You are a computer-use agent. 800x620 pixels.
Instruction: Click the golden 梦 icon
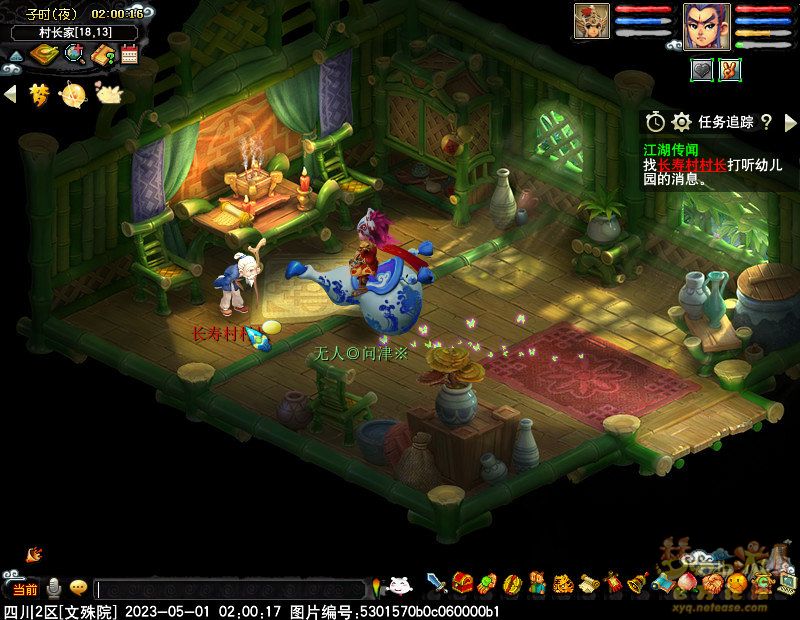[39, 94]
